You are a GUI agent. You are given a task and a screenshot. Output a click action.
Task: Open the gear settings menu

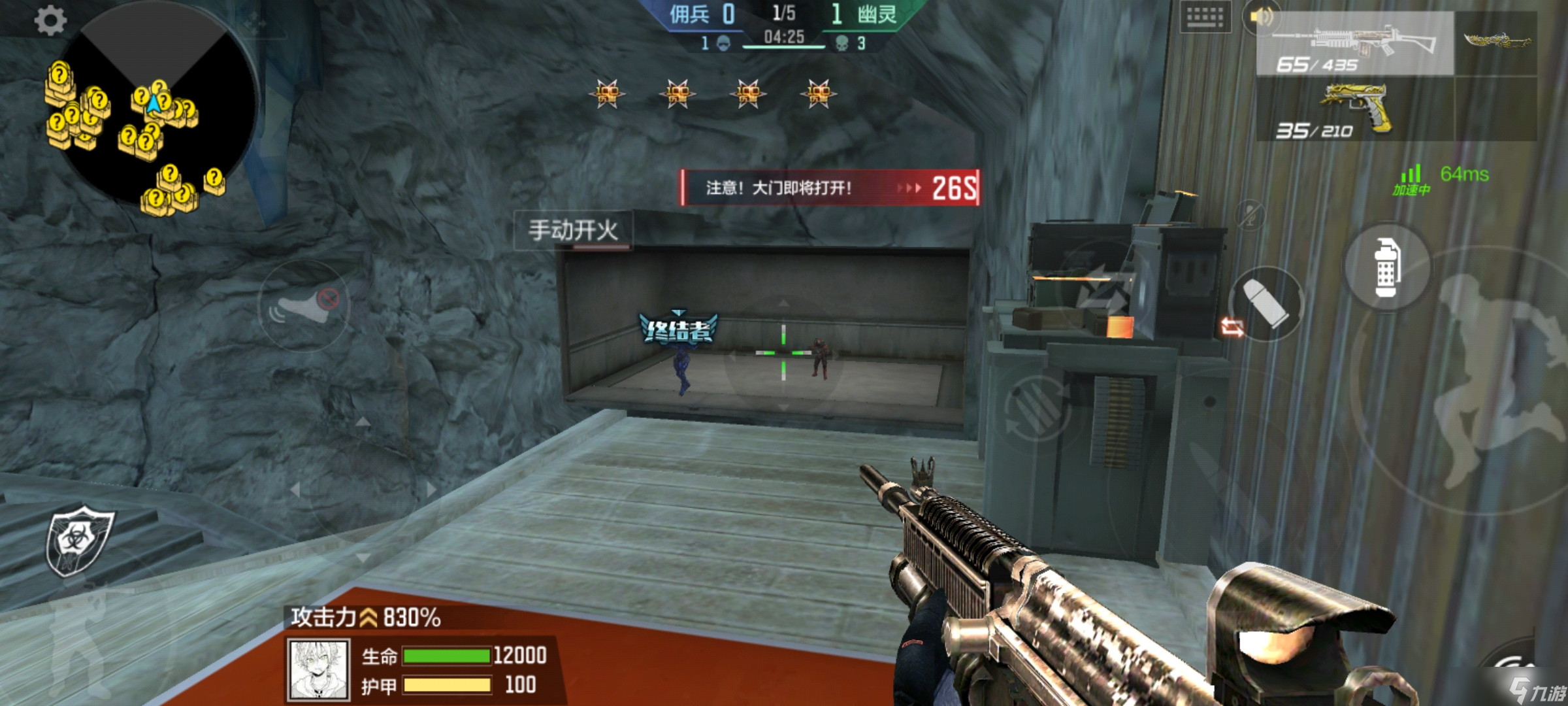pyautogui.click(x=50, y=20)
